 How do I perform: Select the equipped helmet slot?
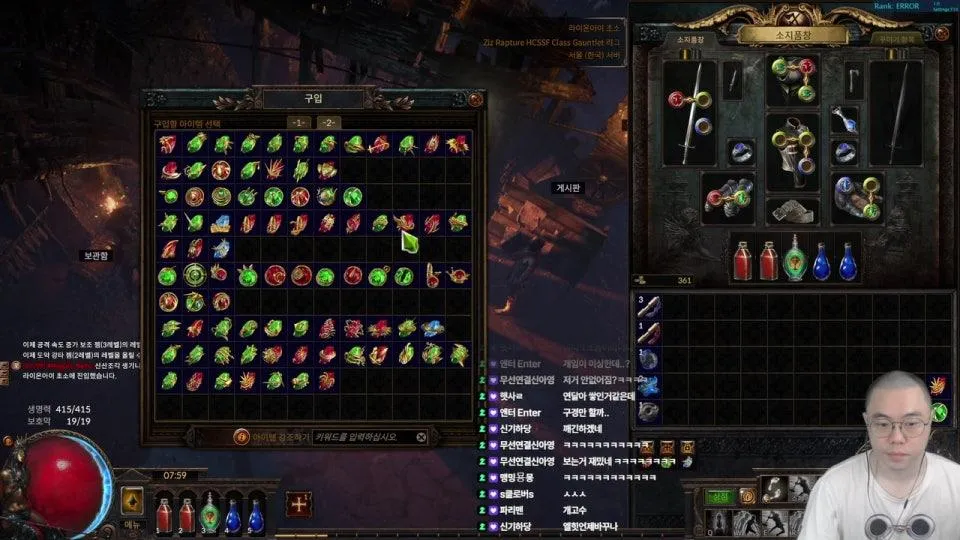792,80
